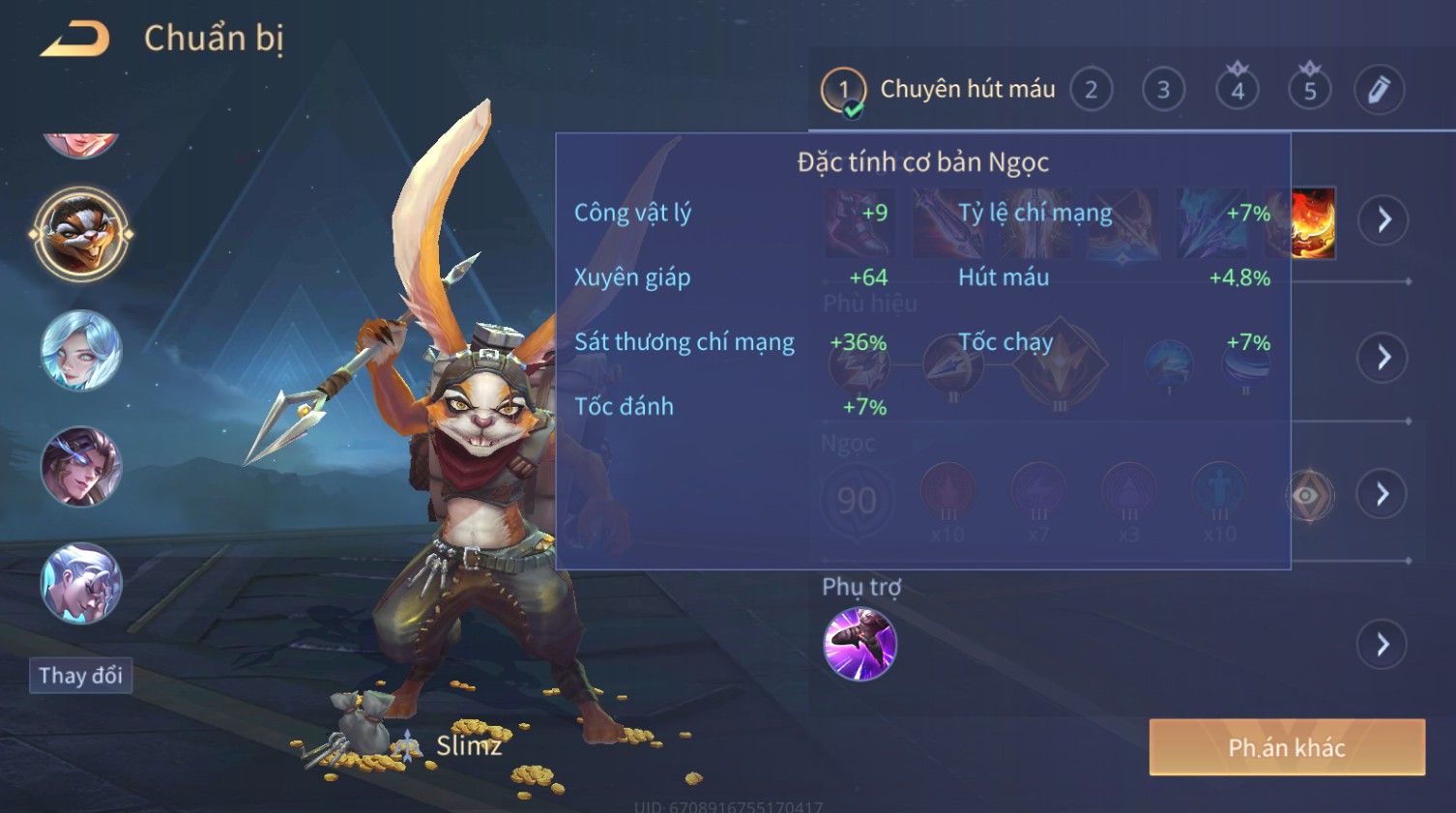The height and width of the screenshot is (813, 1456).
Task: Select the silver-haired hero portrait
Action: pyautogui.click(x=81, y=583)
